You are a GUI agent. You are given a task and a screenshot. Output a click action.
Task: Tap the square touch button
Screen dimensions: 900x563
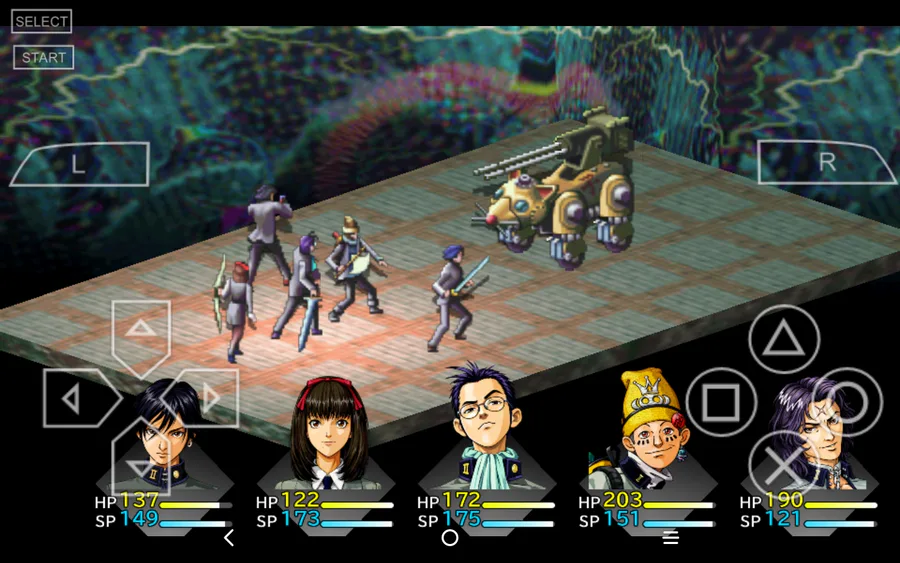pyautogui.click(x=720, y=402)
